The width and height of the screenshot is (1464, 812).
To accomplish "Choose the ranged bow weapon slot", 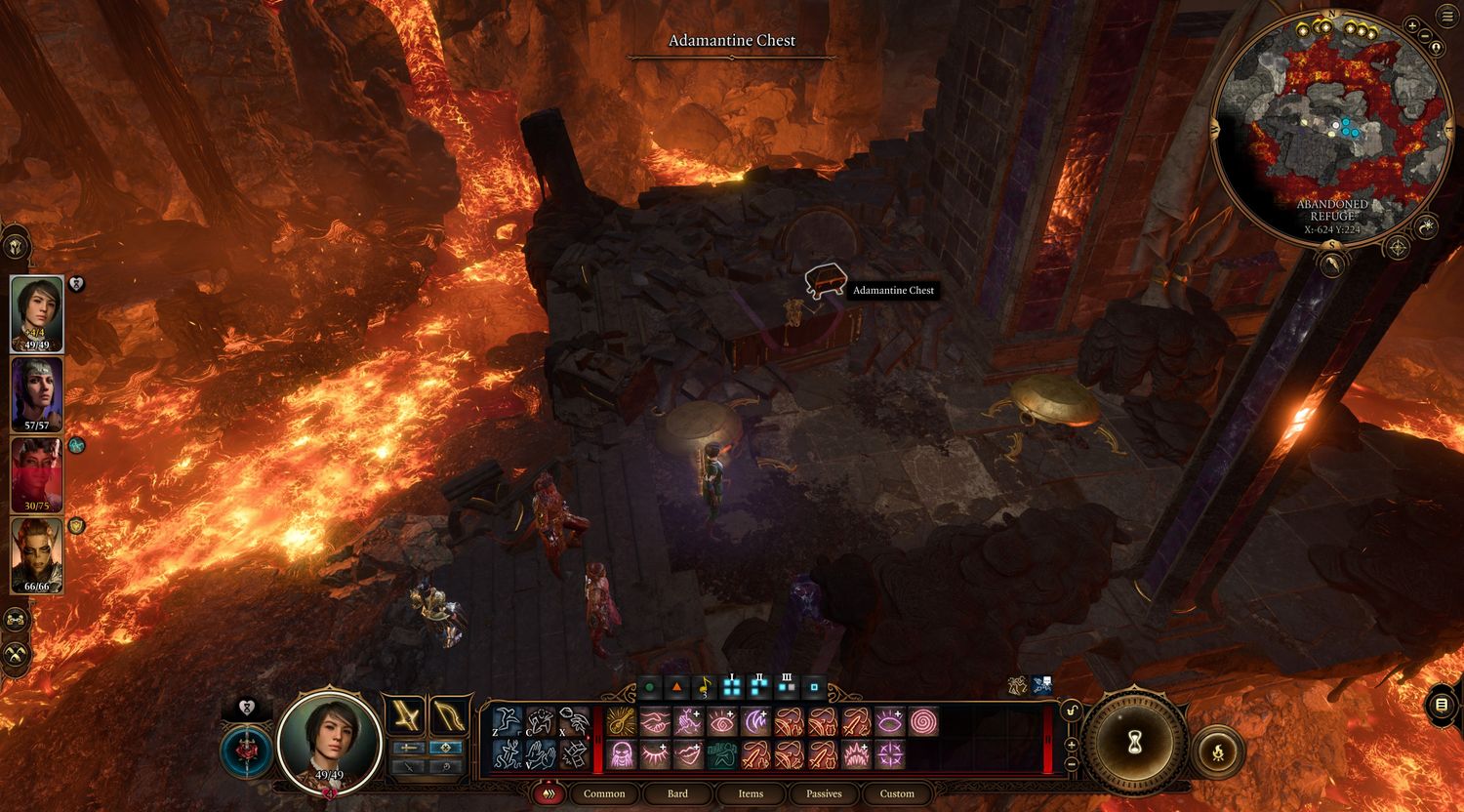I will coord(448,716).
